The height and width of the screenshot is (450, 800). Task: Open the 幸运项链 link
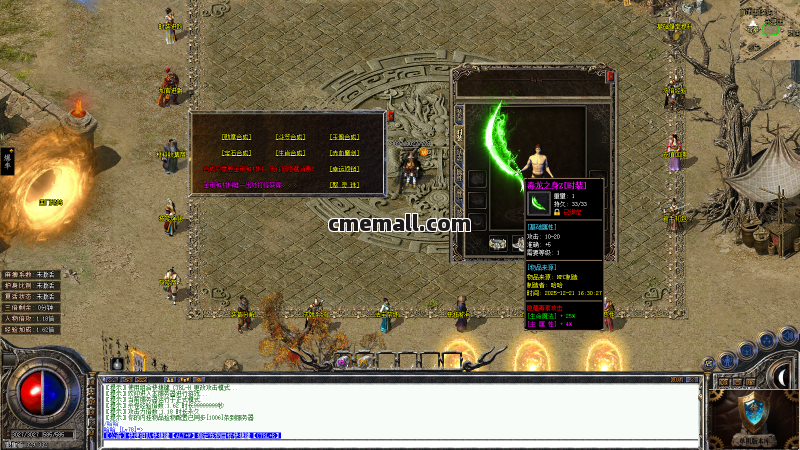344,169
